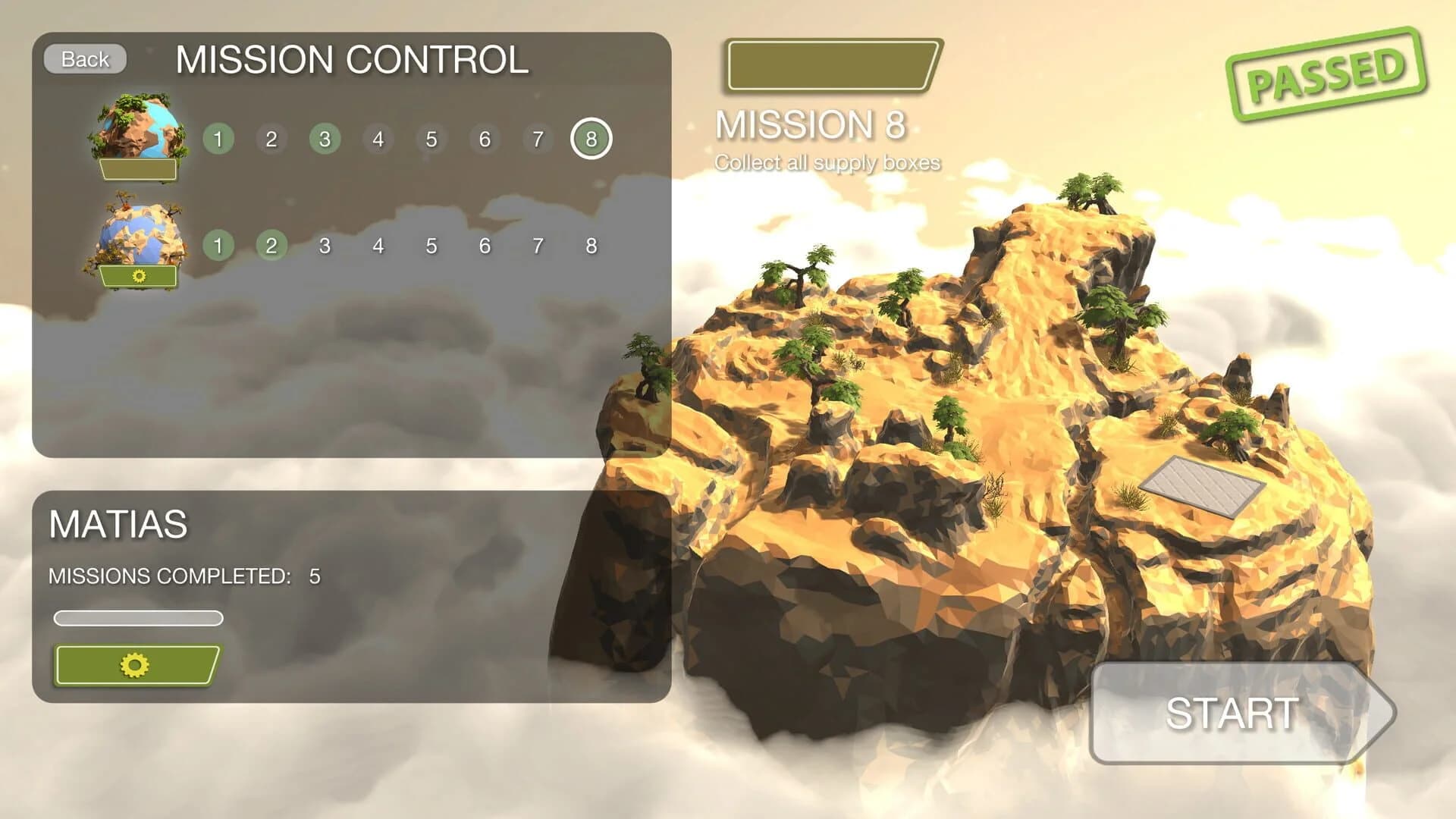Click the MATIAS player name
Image resolution: width=1456 pixels, height=819 pixels.
click(x=118, y=522)
